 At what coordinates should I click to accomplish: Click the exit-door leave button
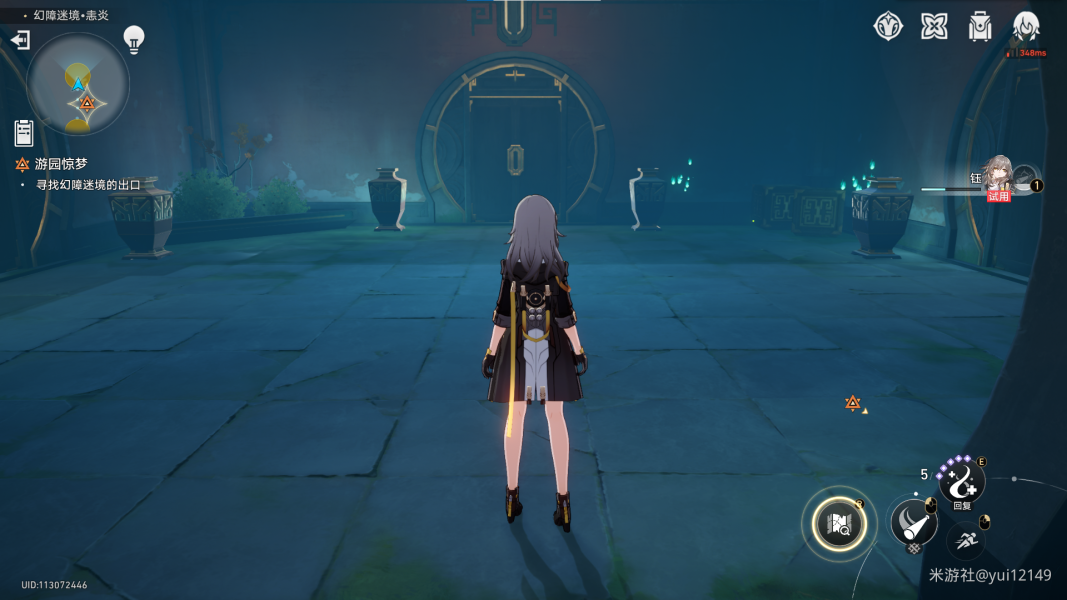pyautogui.click(x=20, y=40)
